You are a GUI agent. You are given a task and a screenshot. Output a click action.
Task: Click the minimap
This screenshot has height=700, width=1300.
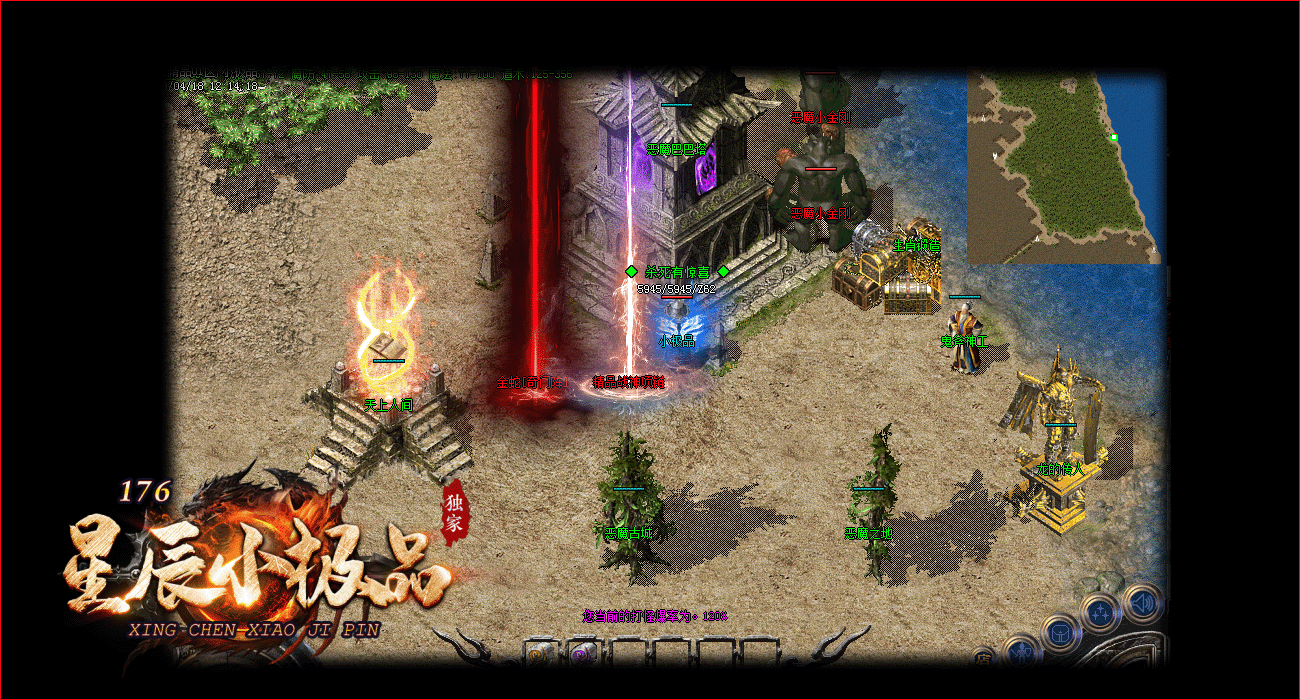pos(1064,167)
